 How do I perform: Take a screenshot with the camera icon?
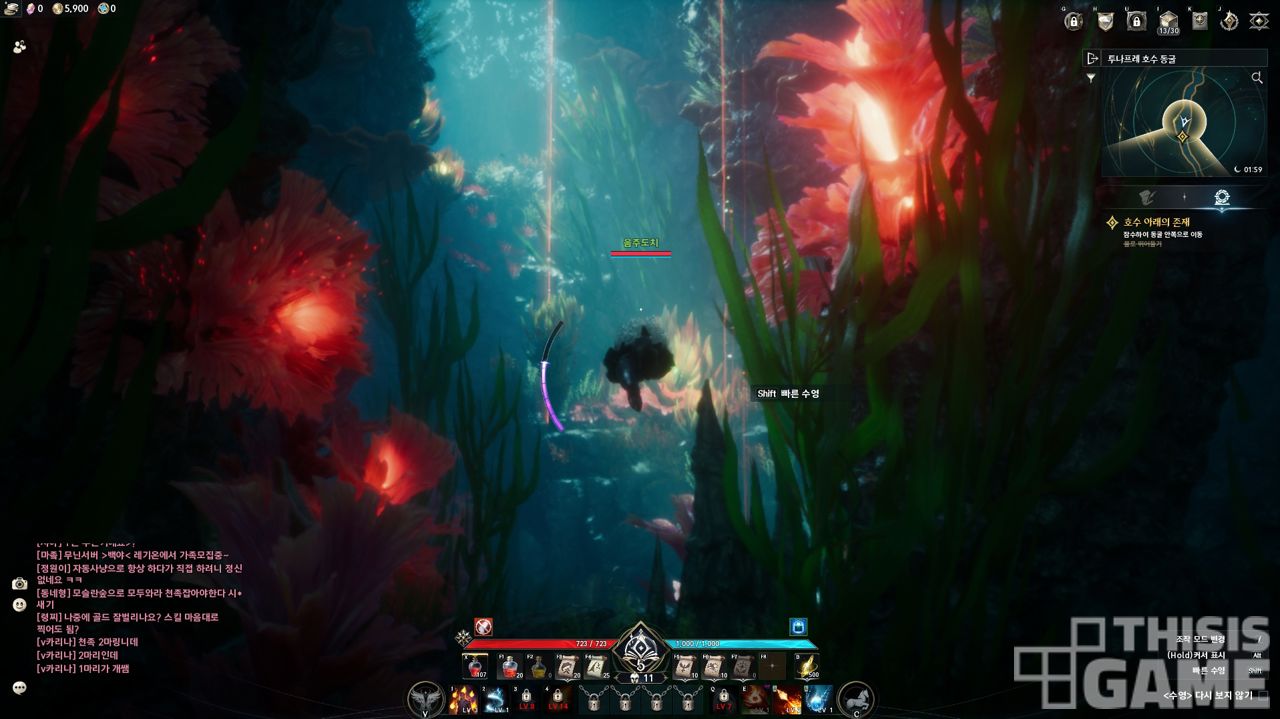19,583
